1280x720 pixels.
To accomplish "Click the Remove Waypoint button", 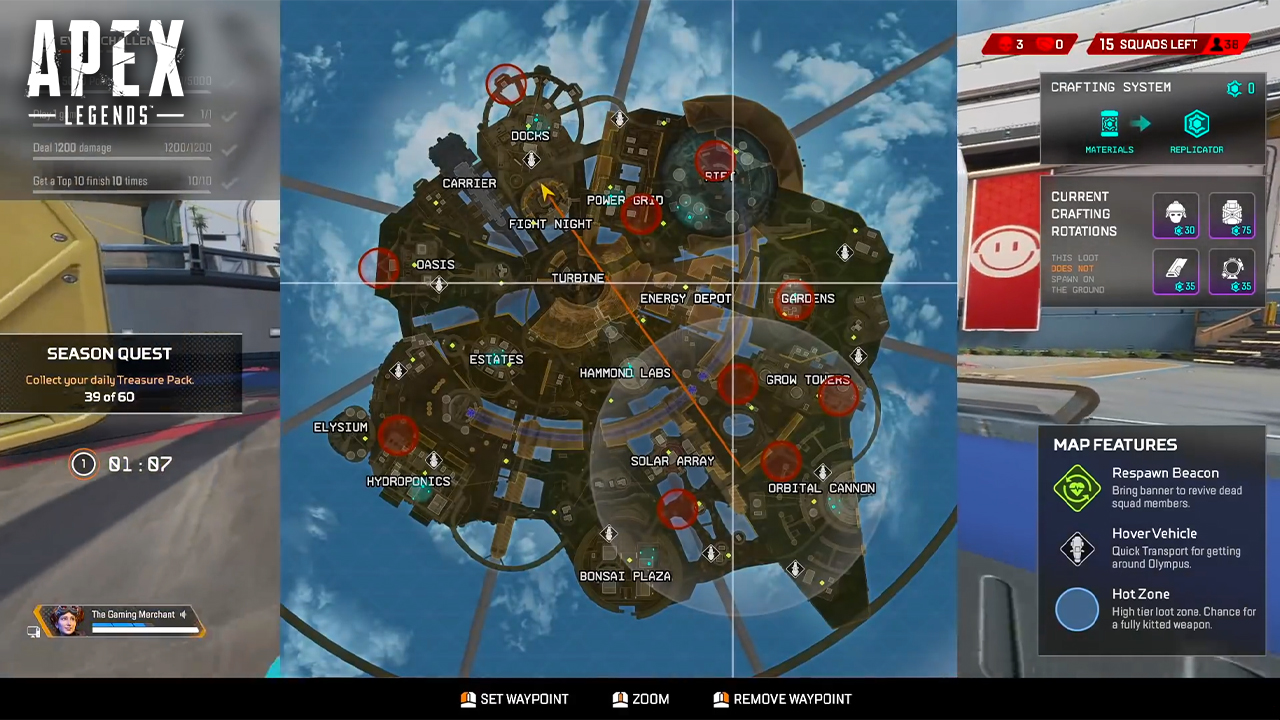I will point(782,699).
